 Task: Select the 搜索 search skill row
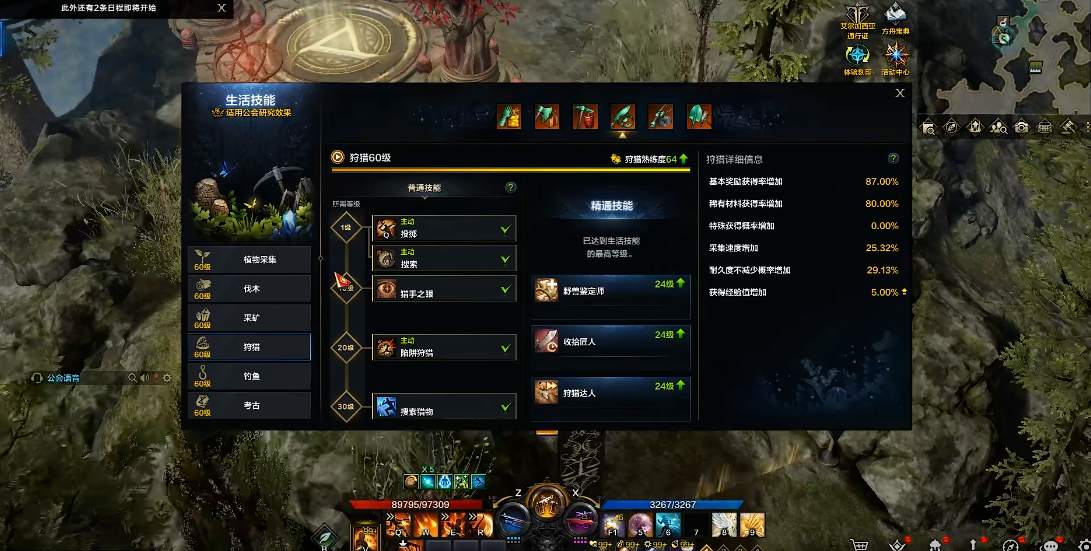tap(444, 259)
